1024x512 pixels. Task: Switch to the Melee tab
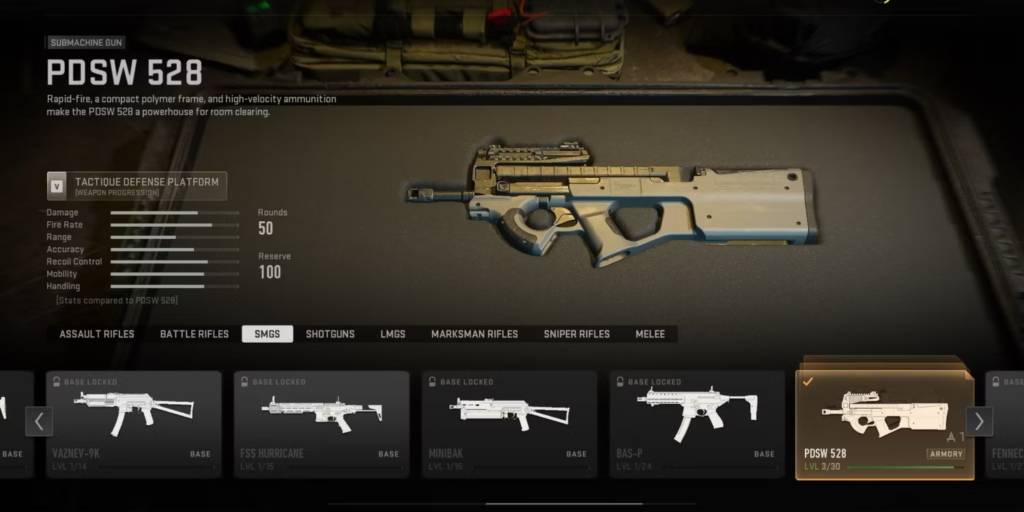coord(650,334)
